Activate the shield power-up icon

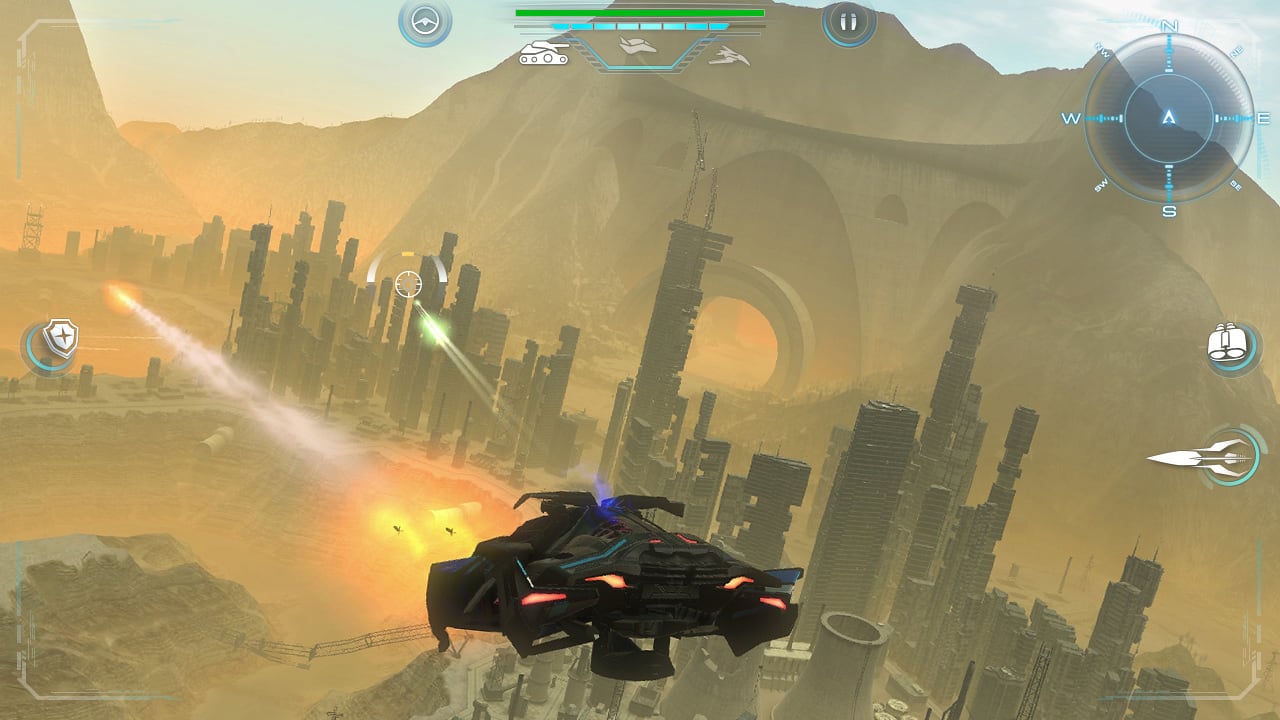click(57, 337)
